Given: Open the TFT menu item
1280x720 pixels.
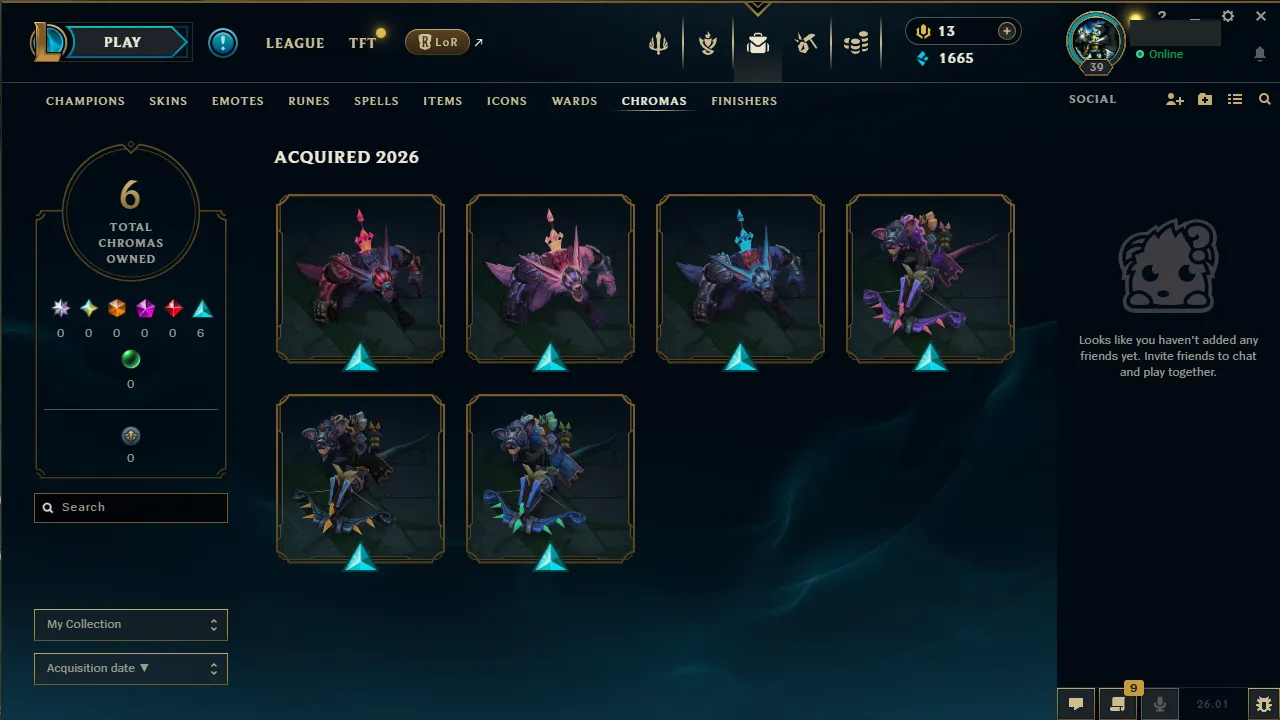Looking at the screenshot, I should point(362,43).
